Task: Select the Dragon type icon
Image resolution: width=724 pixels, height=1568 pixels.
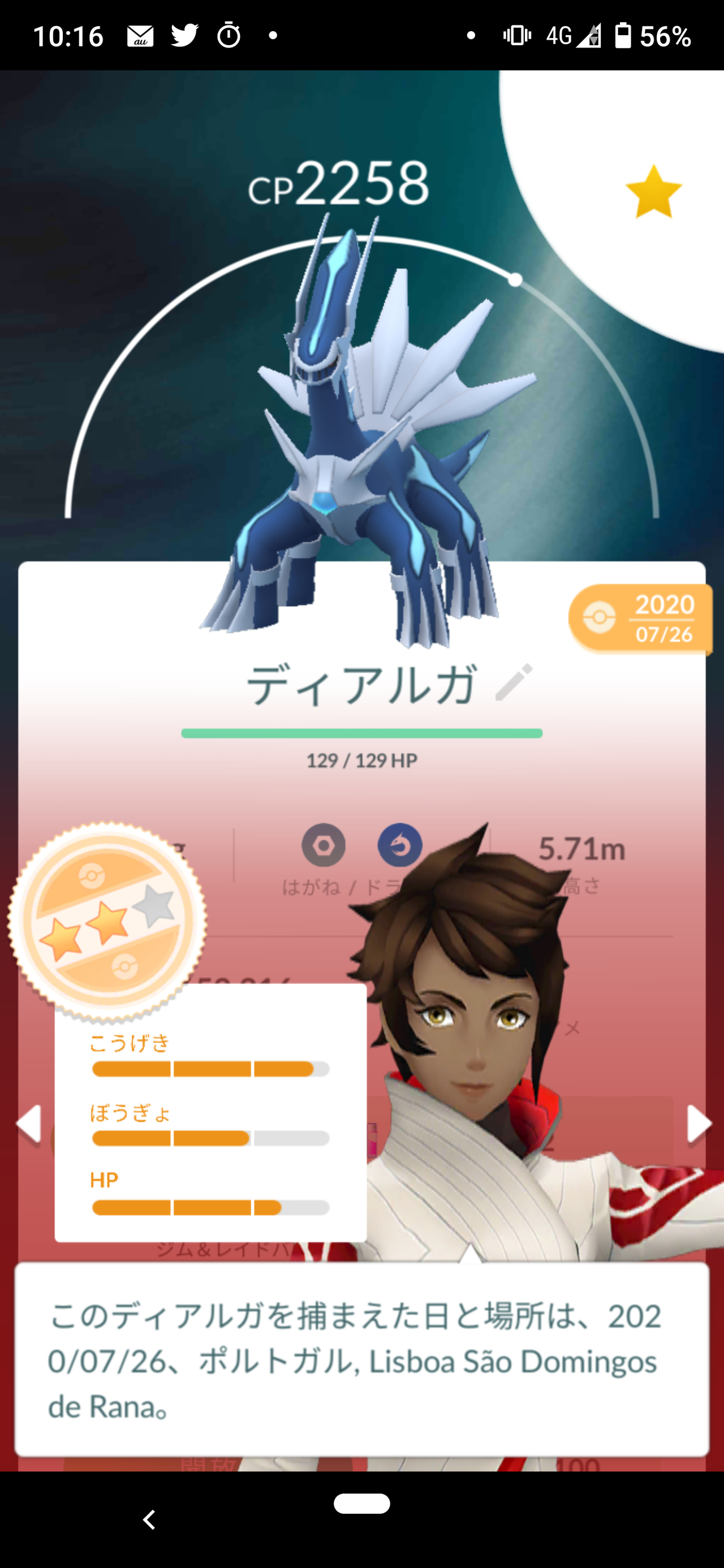Action: (400, 846)
